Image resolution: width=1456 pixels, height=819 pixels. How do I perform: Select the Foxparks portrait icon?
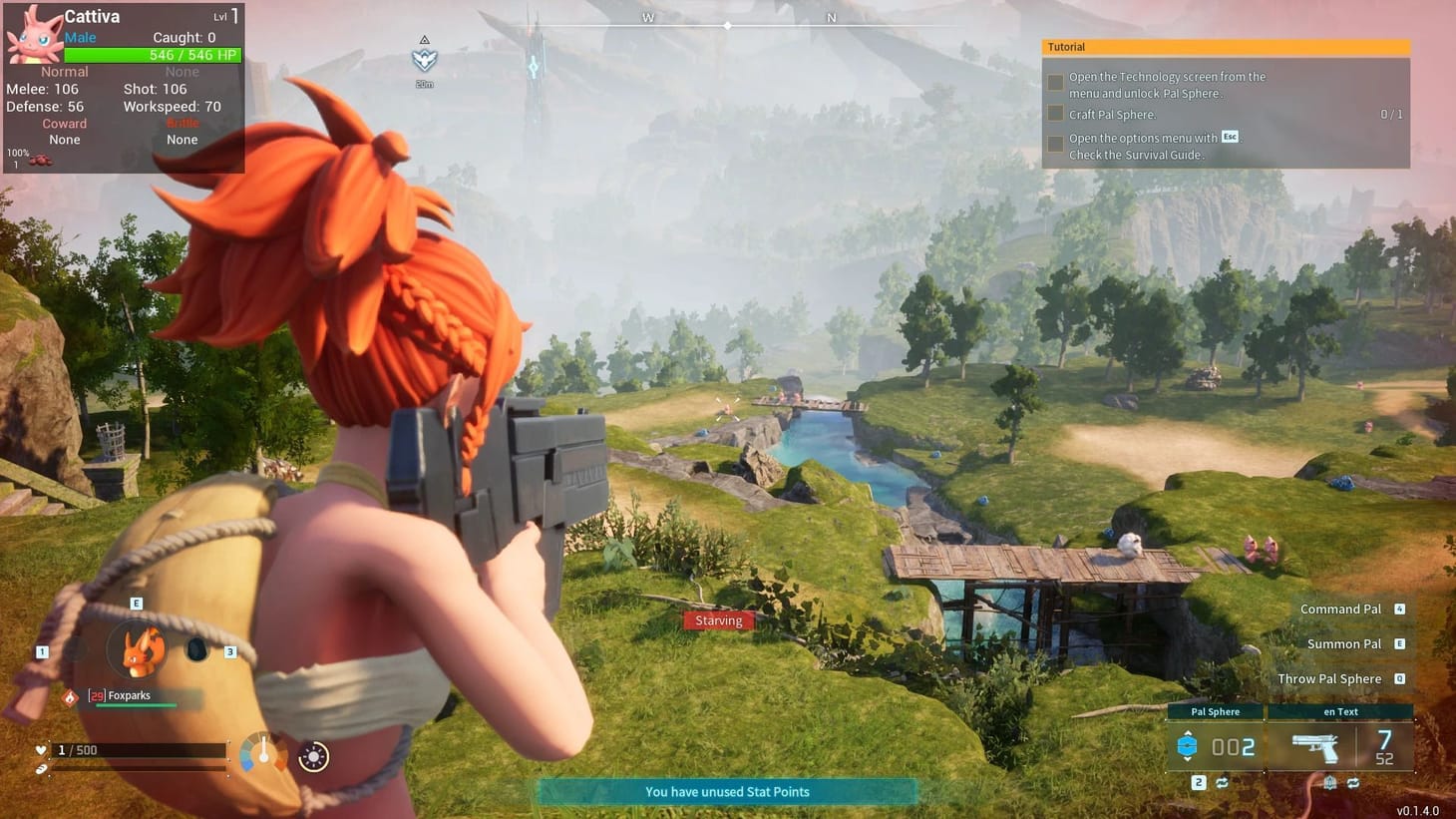[x=138, y=651]
